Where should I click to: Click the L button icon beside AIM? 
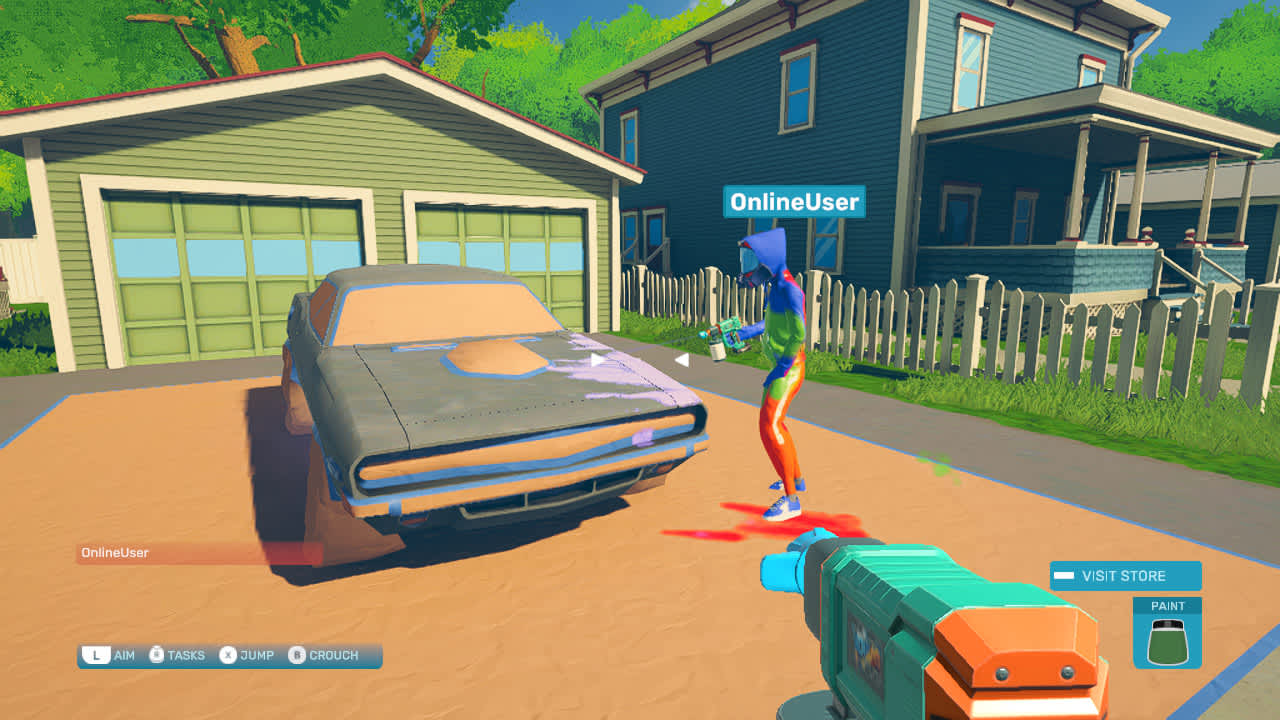(x=95, y=656)
